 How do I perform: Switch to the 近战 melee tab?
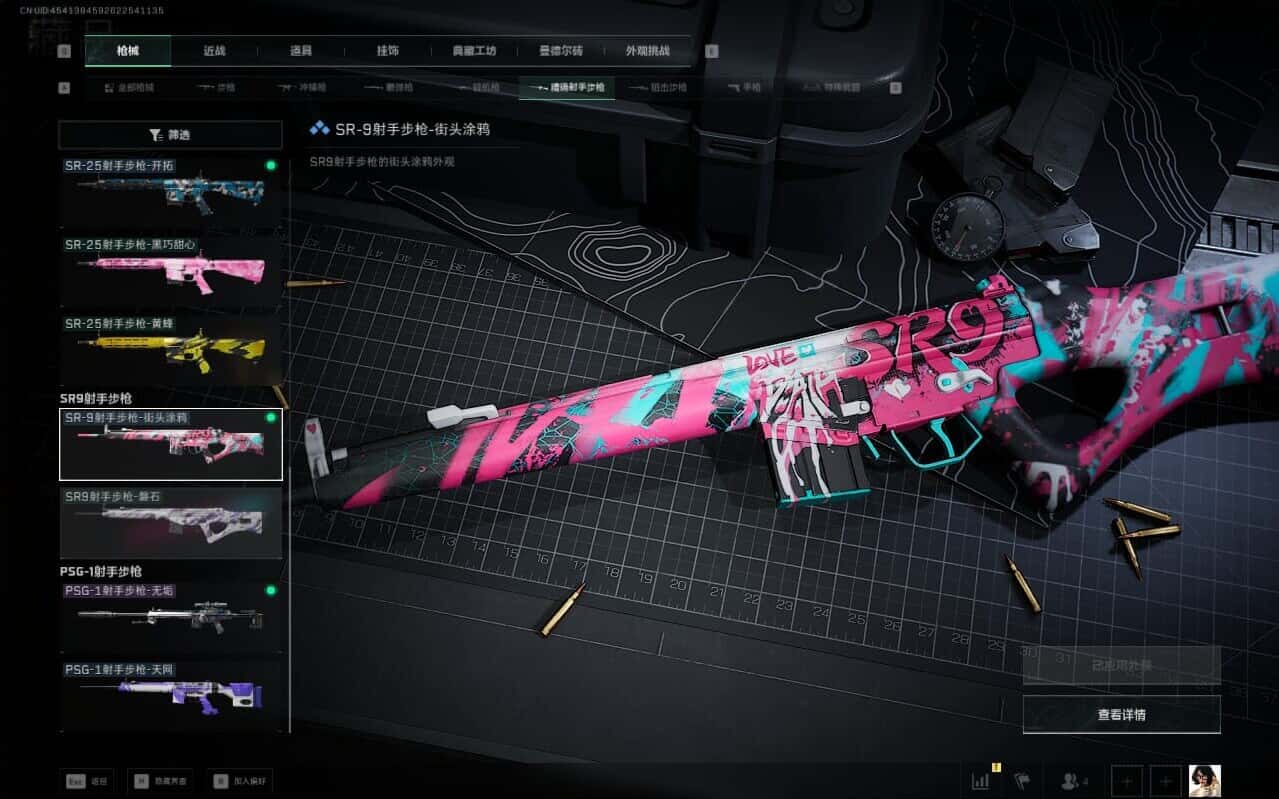[214, 51]
